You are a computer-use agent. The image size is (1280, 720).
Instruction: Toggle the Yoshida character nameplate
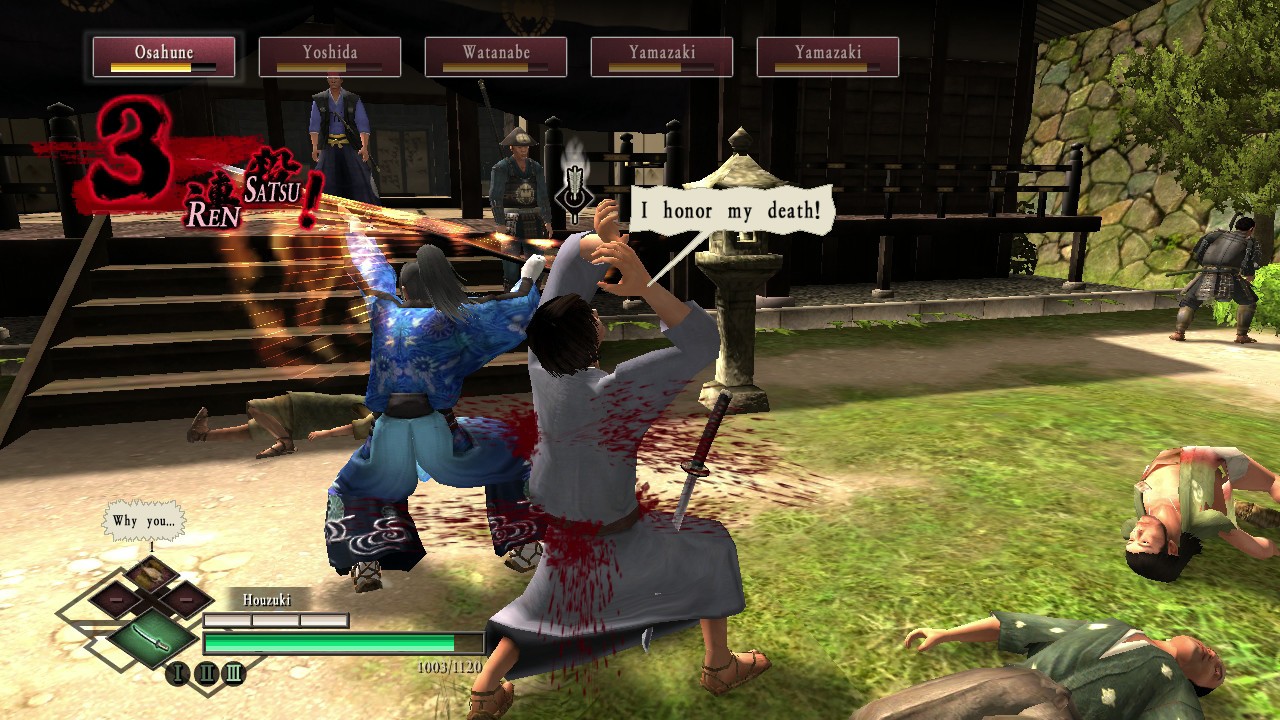331,56
